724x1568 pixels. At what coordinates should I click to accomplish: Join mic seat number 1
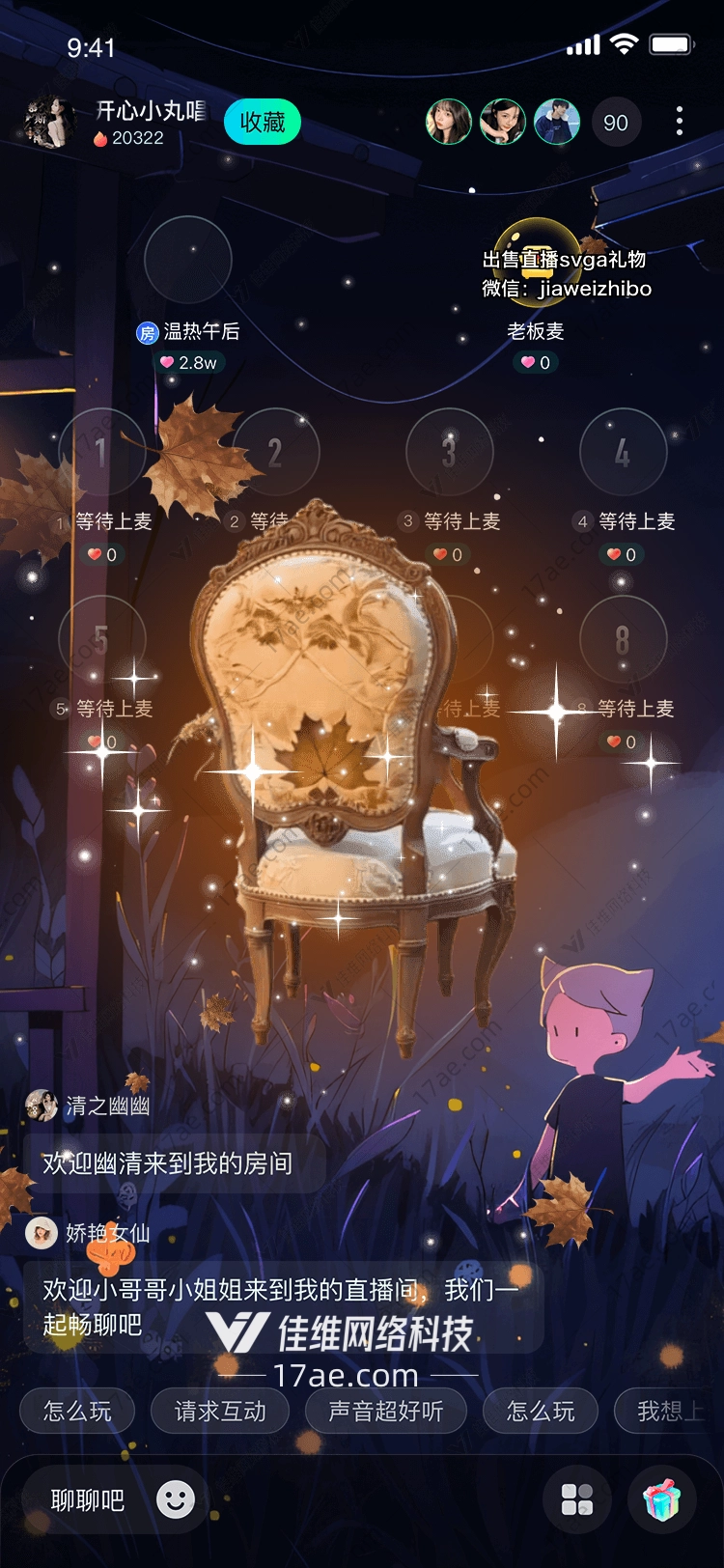pyautogui.click(x=101, y=452)
